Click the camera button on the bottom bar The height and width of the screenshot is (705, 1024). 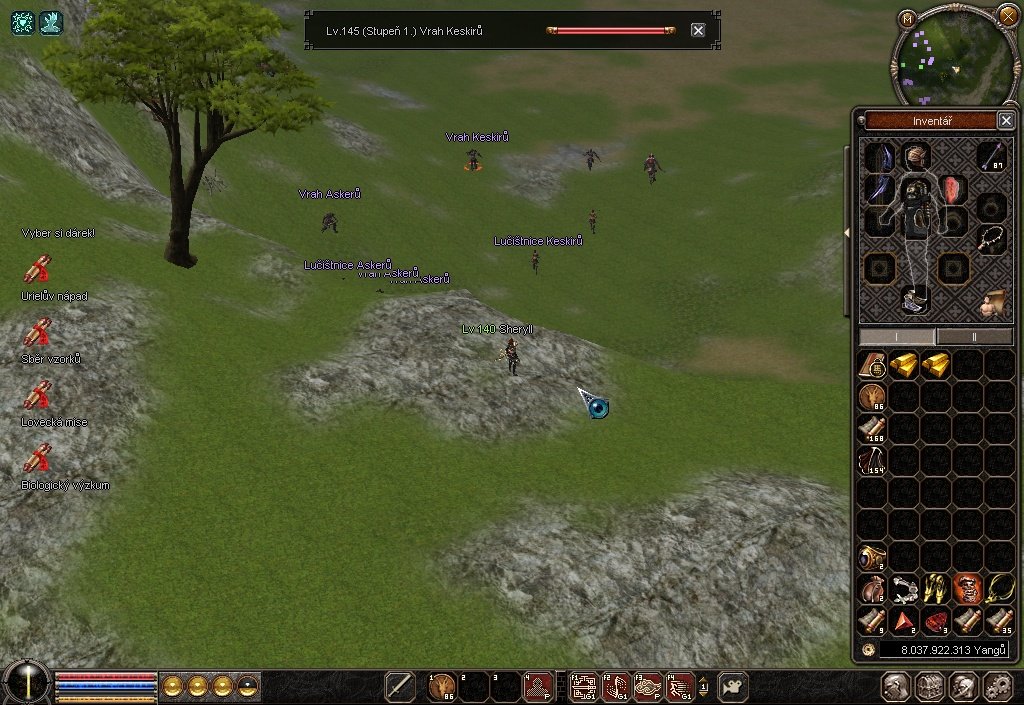733,686
